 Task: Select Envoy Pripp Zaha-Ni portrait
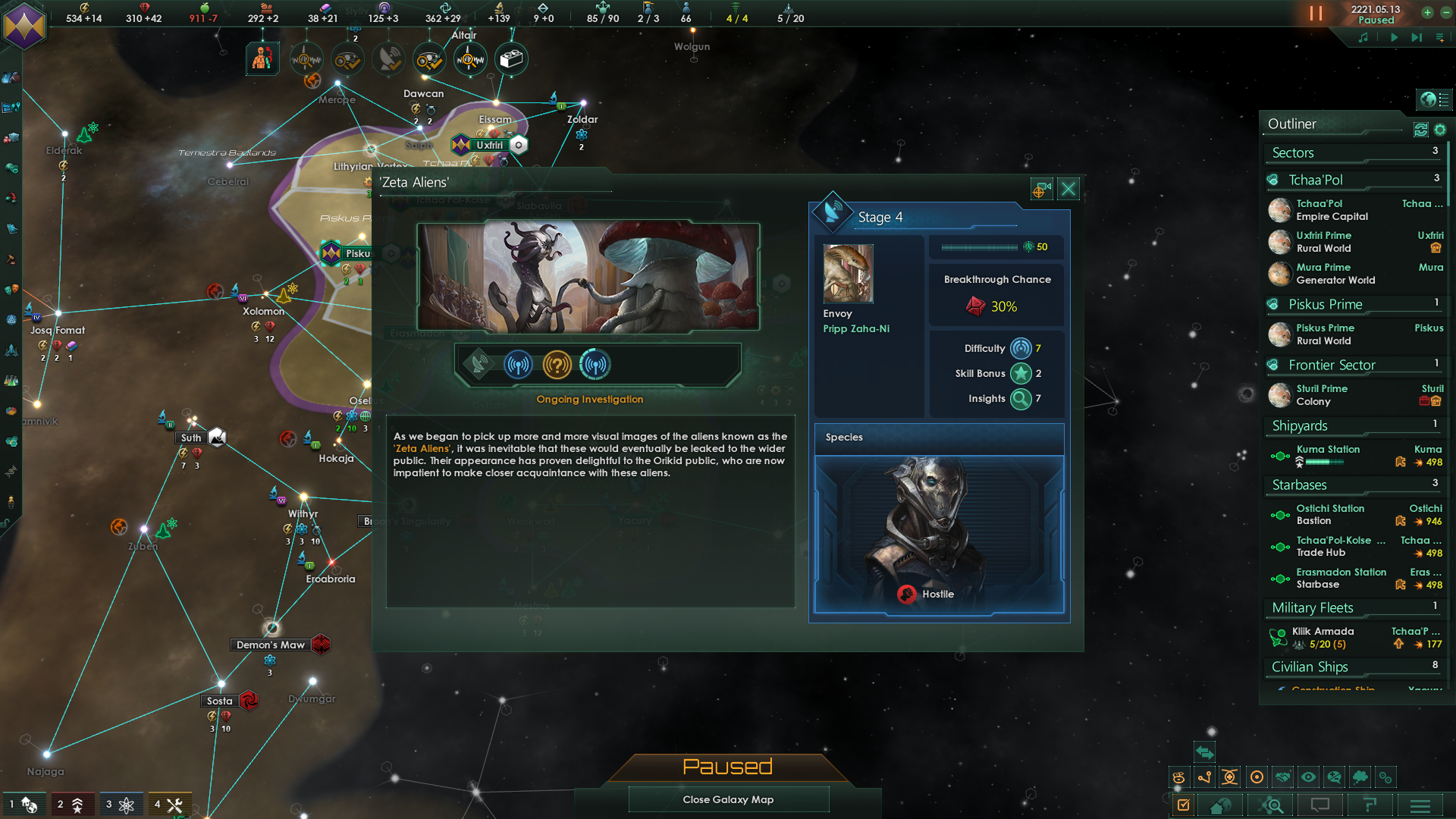[x=848, y=273]
